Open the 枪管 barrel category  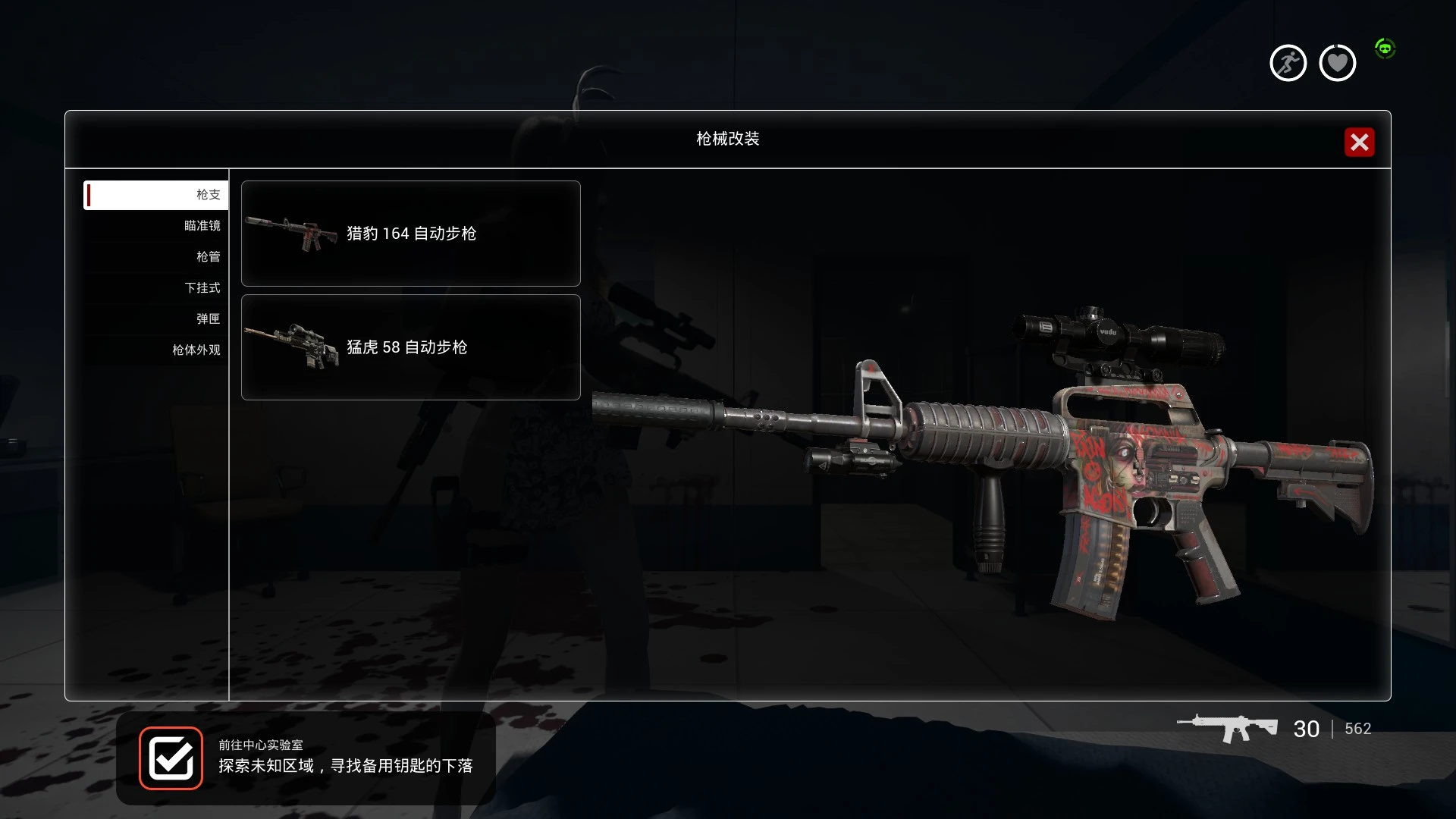(156, 257)
